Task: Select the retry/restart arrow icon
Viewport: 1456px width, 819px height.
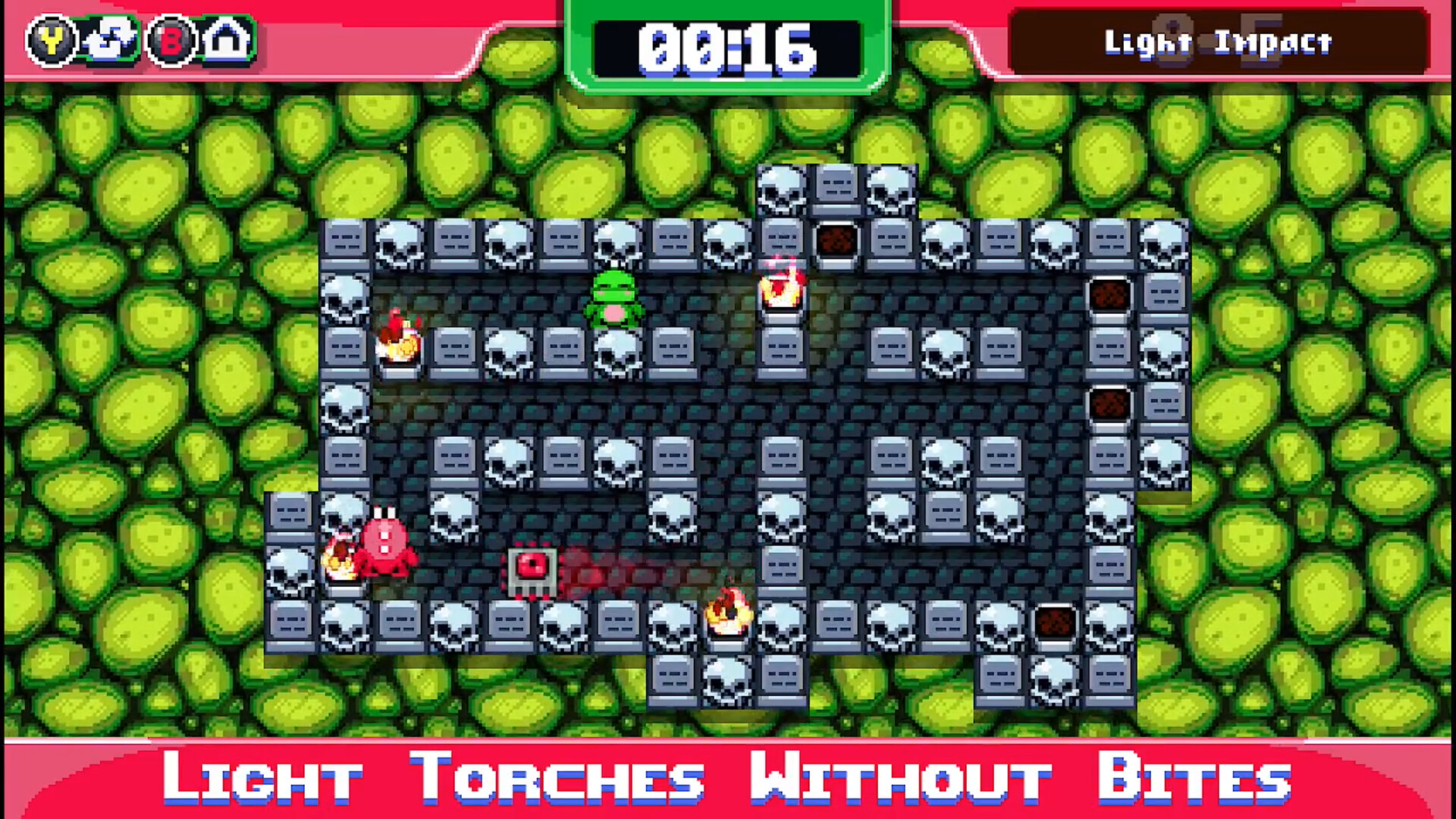Action: 111,41
